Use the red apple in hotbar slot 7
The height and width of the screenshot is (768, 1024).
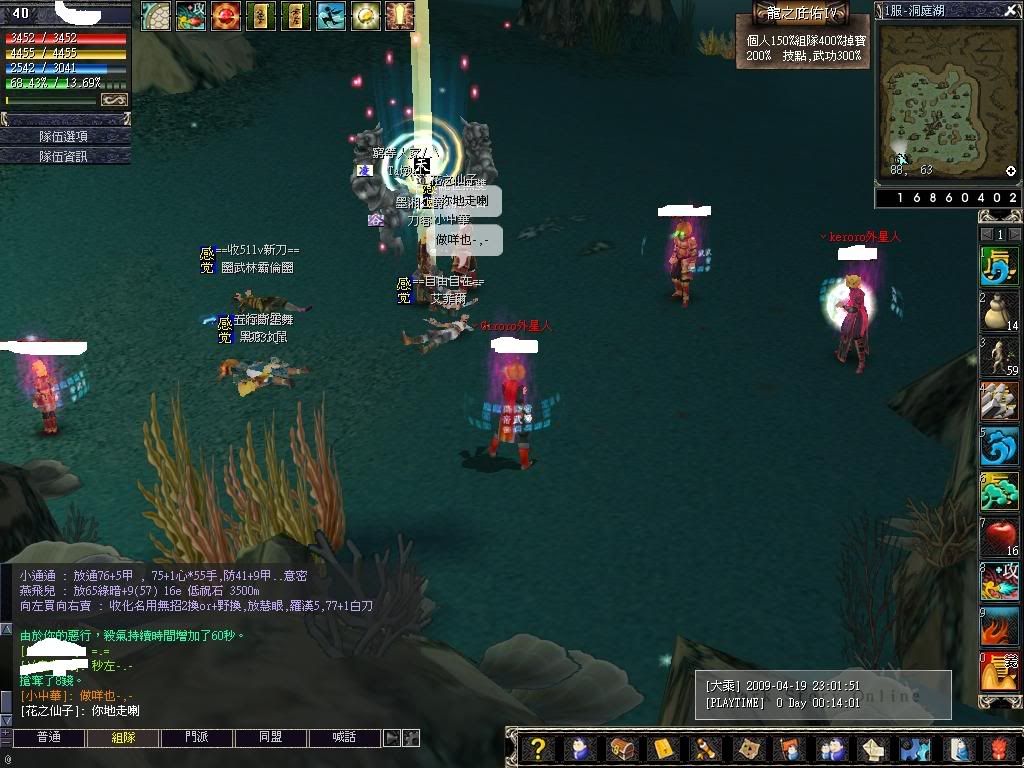coord(998,537)
